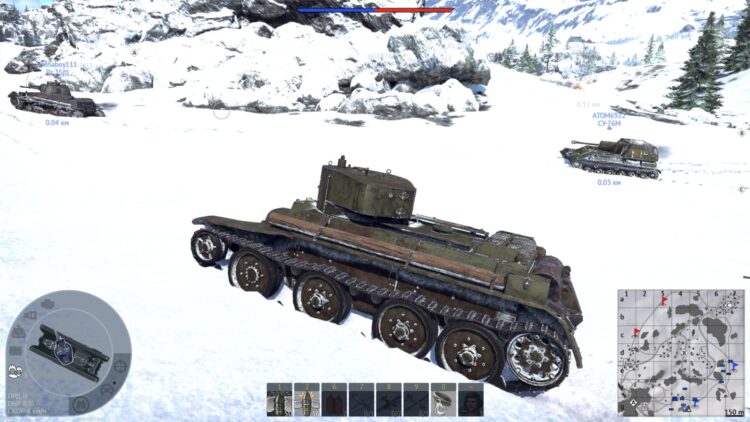The image size is (750, 422).
Task: Use the fire extinguisher slot
Action: [333, 400]
